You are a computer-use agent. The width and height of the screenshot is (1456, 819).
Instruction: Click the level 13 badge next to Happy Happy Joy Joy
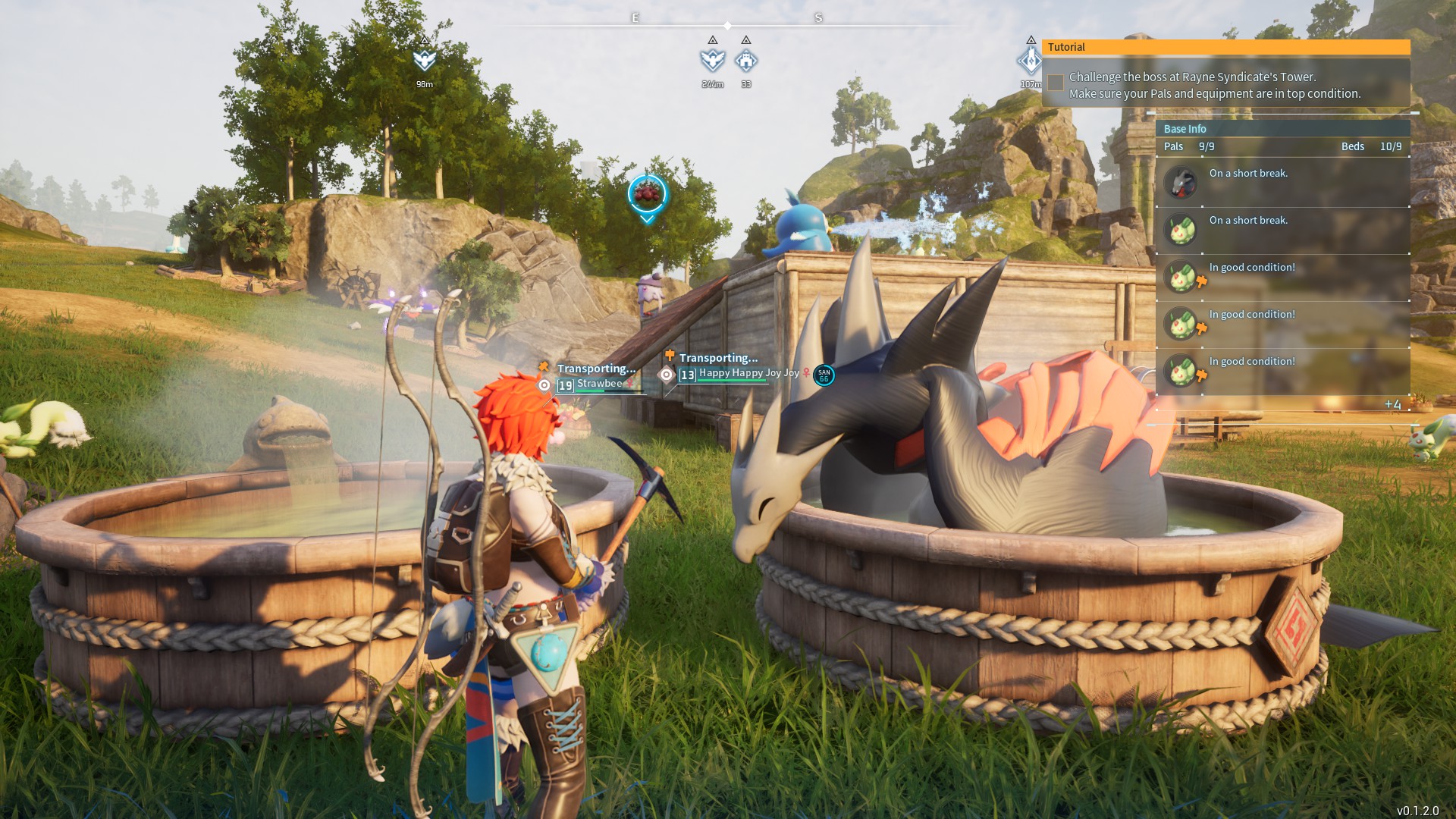[687, 373]
